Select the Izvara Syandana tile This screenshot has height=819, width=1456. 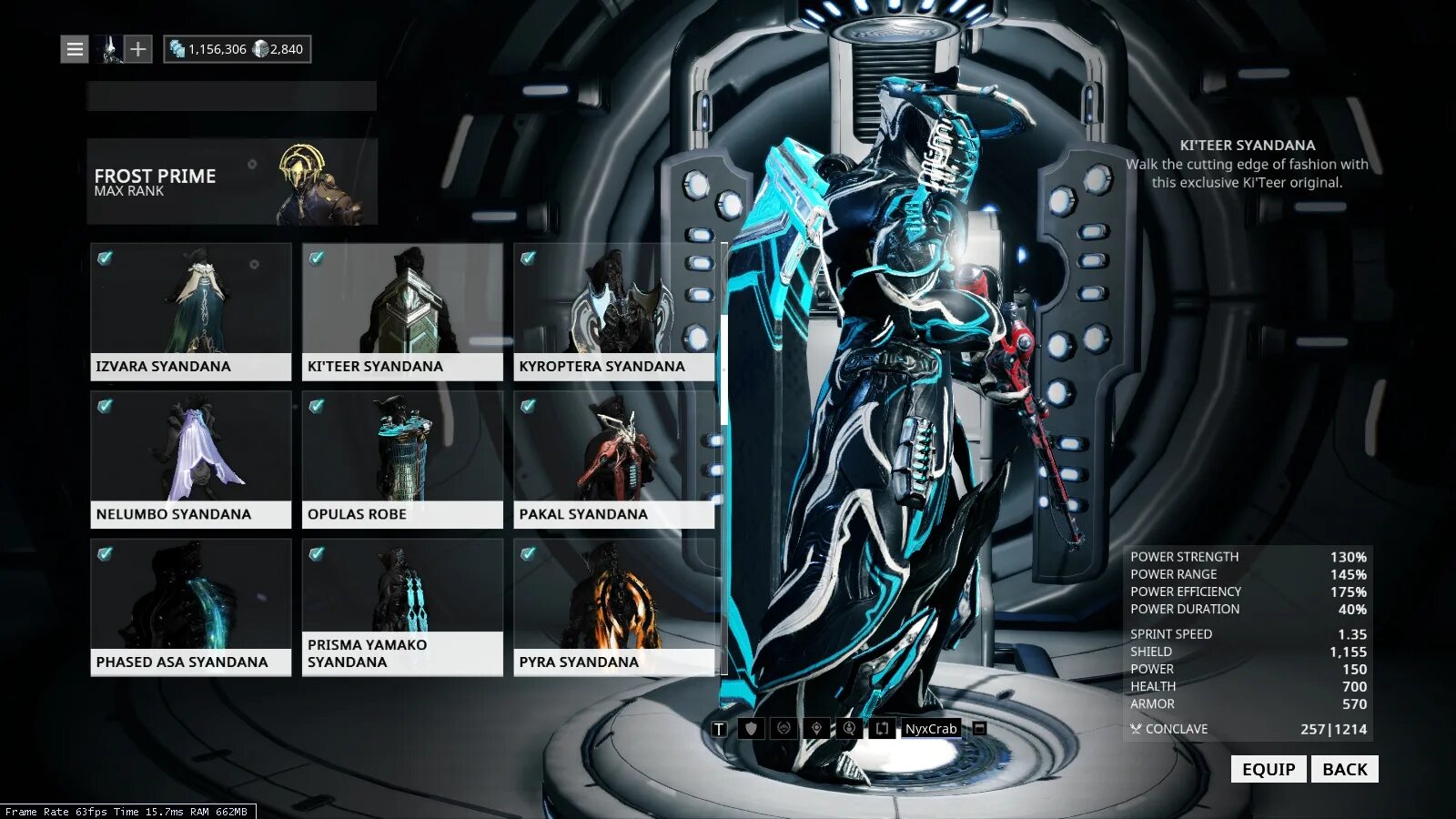(x=191, y=311)
